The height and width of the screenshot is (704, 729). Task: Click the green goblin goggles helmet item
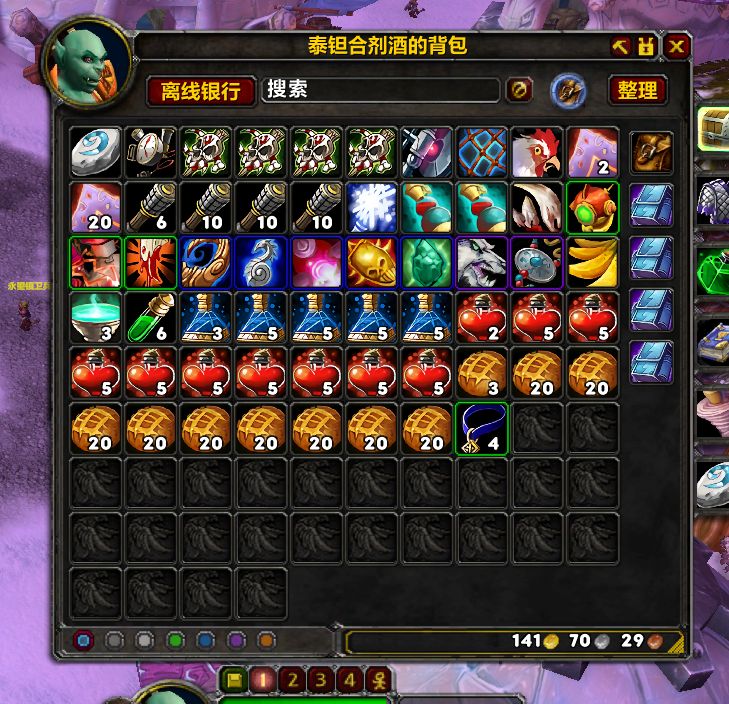[592, 206]
